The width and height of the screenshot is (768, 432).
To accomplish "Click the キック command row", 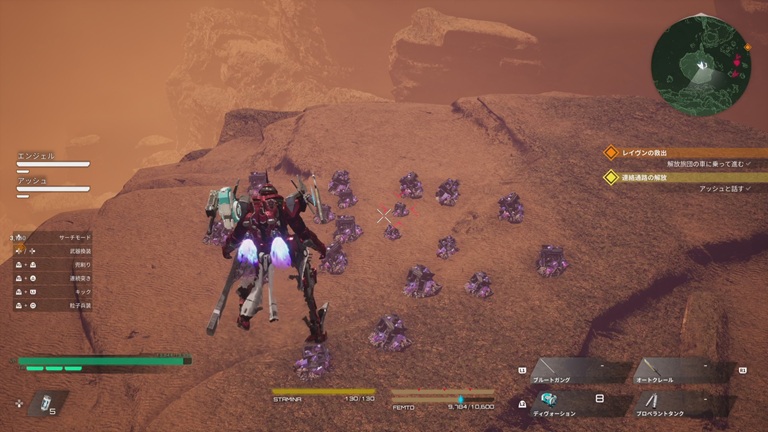I will click(x=55, y=291).
